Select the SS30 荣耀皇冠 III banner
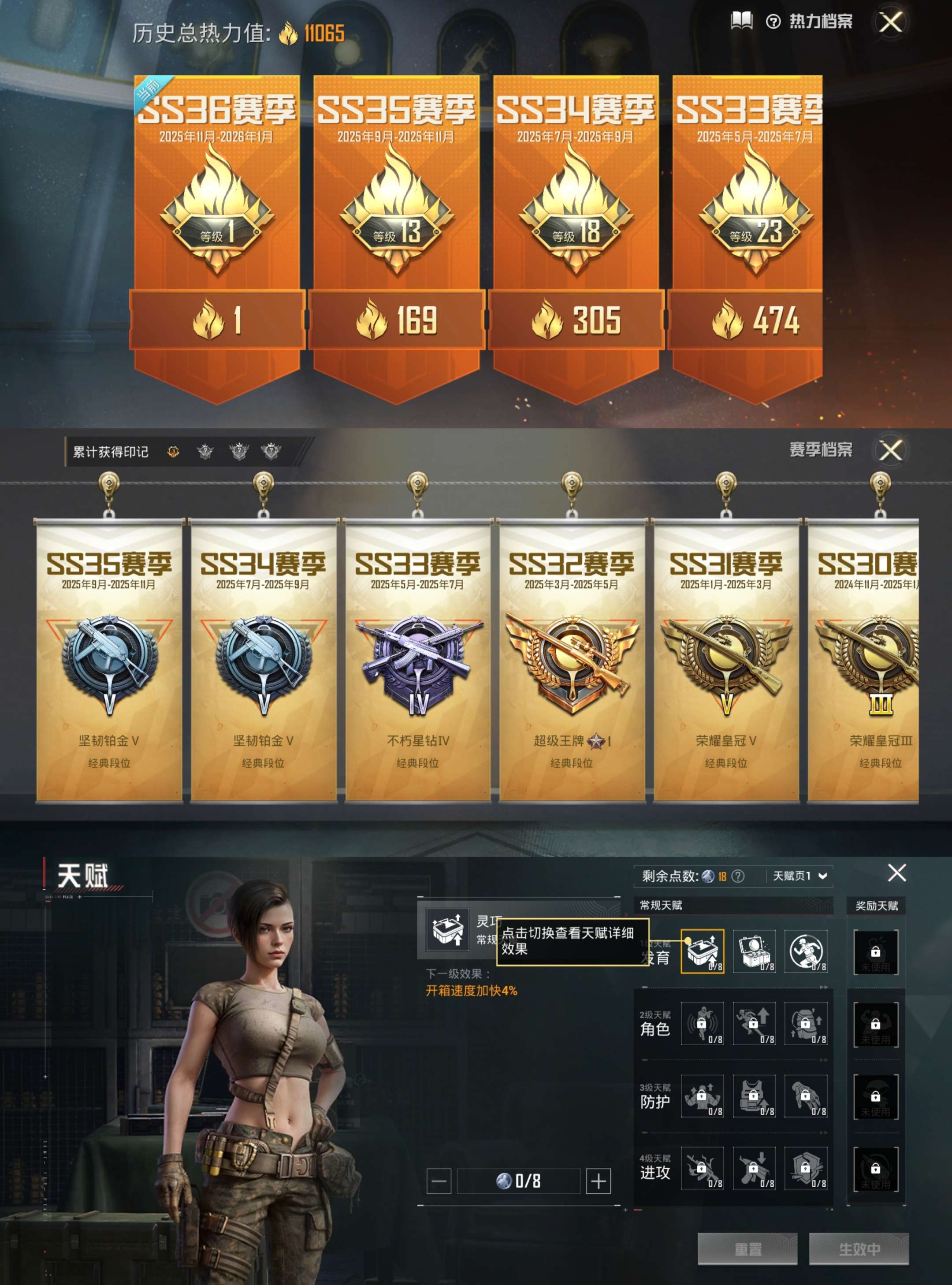The width and height of the screenshot is (952, 1285). tap(864, 660)
